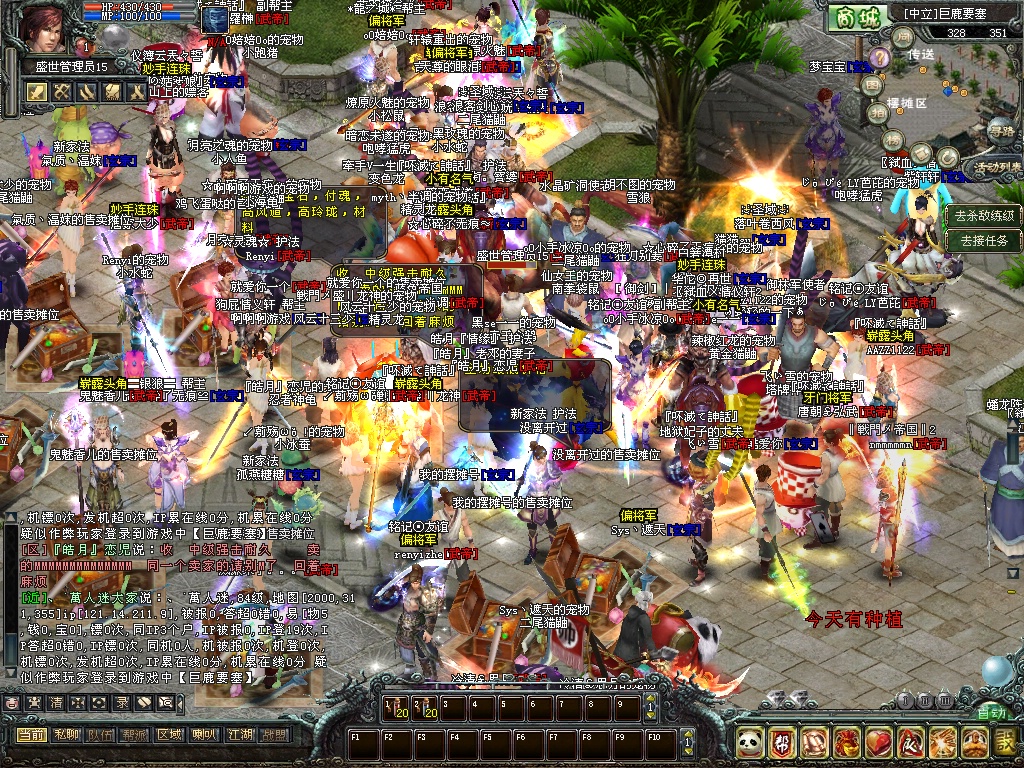Image resolution: width=1024 pixels, height=768 pixels.
Task: Click the red heart icon in menu bar
Action: 878,742
